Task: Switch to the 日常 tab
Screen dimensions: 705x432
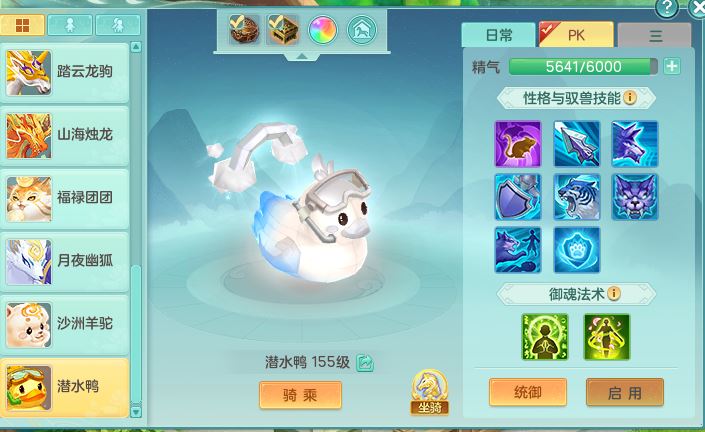Action: pos(498,35)
